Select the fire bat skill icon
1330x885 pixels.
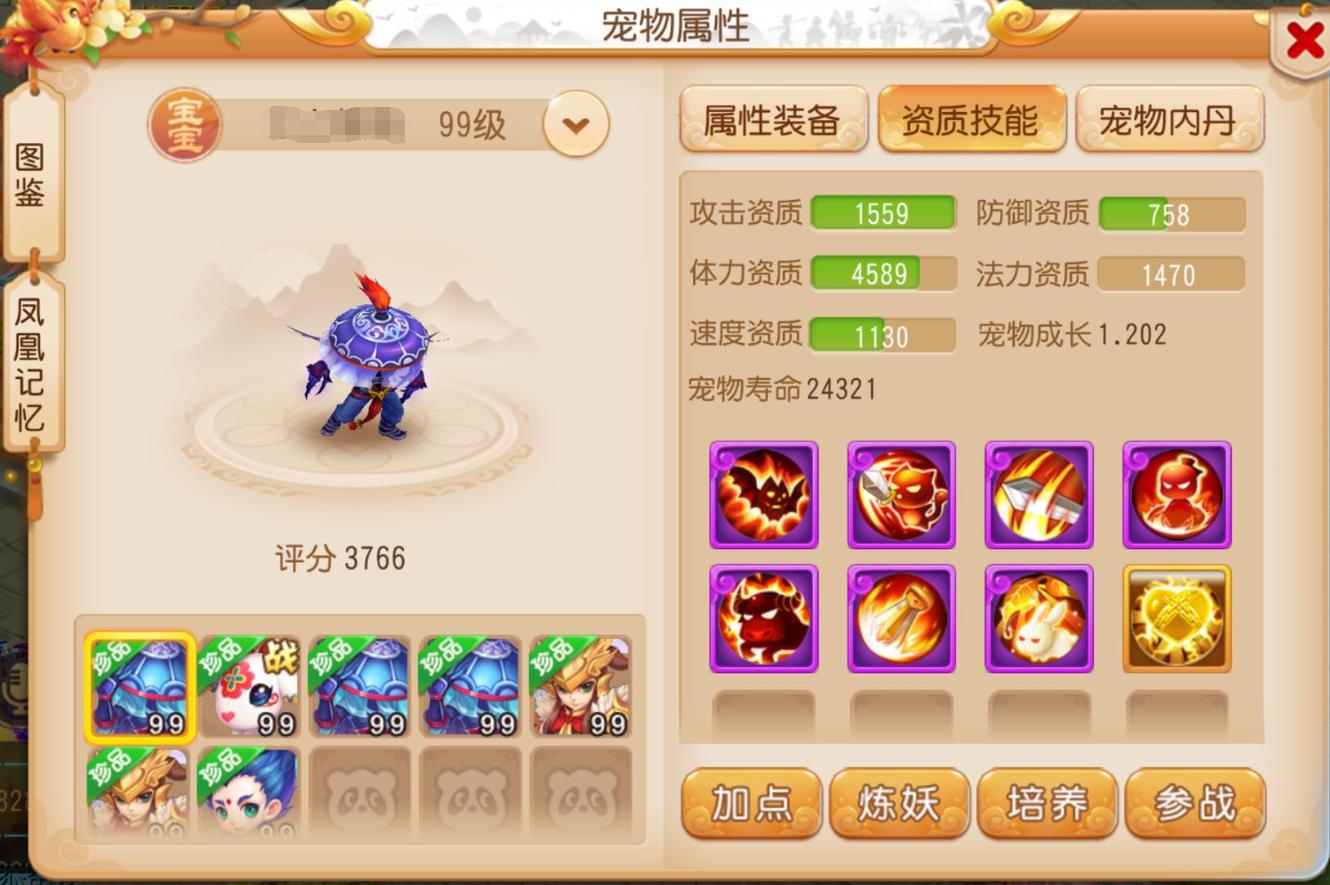763,494
